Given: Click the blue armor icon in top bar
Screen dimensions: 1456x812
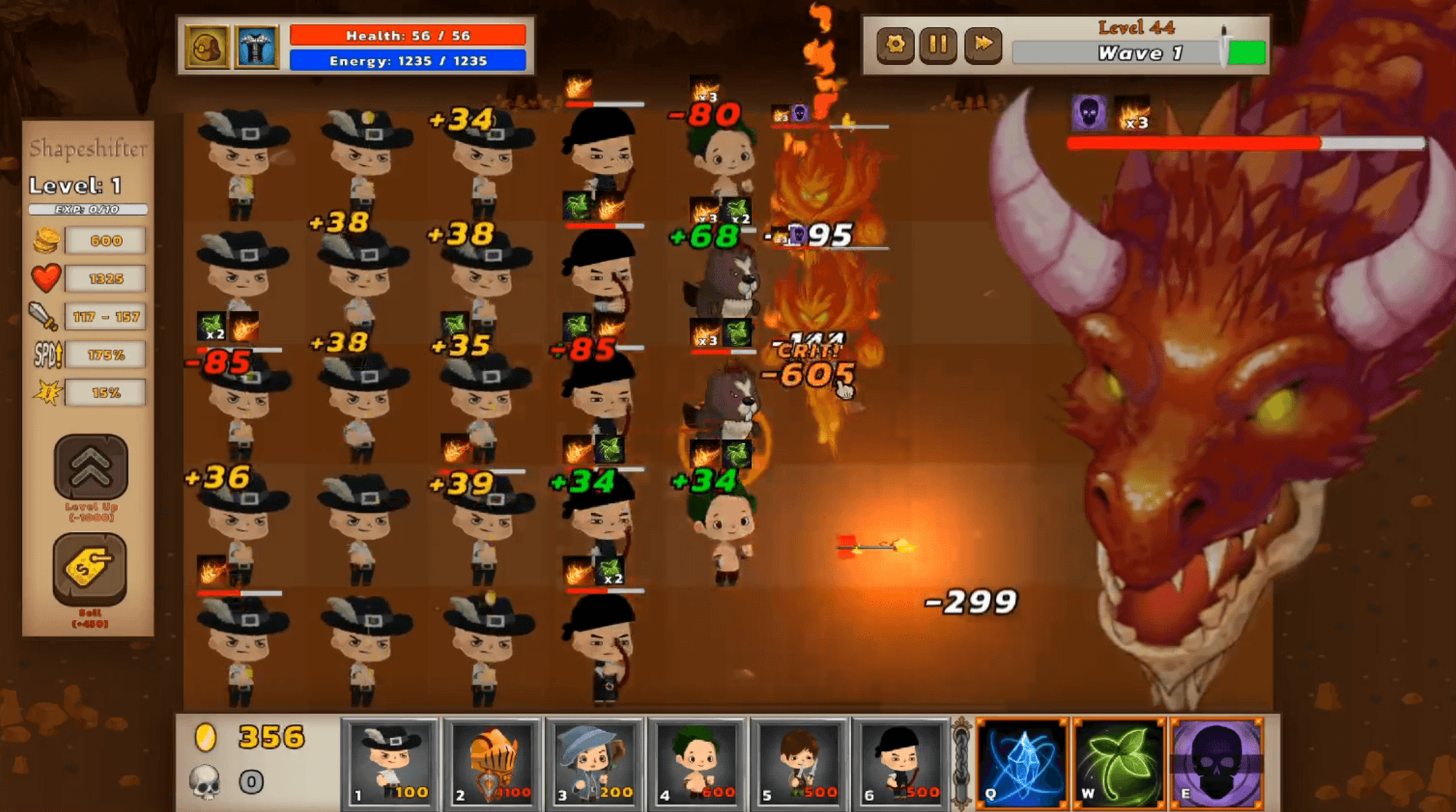Looking at the screenshot, I should (x=256, y=47).
